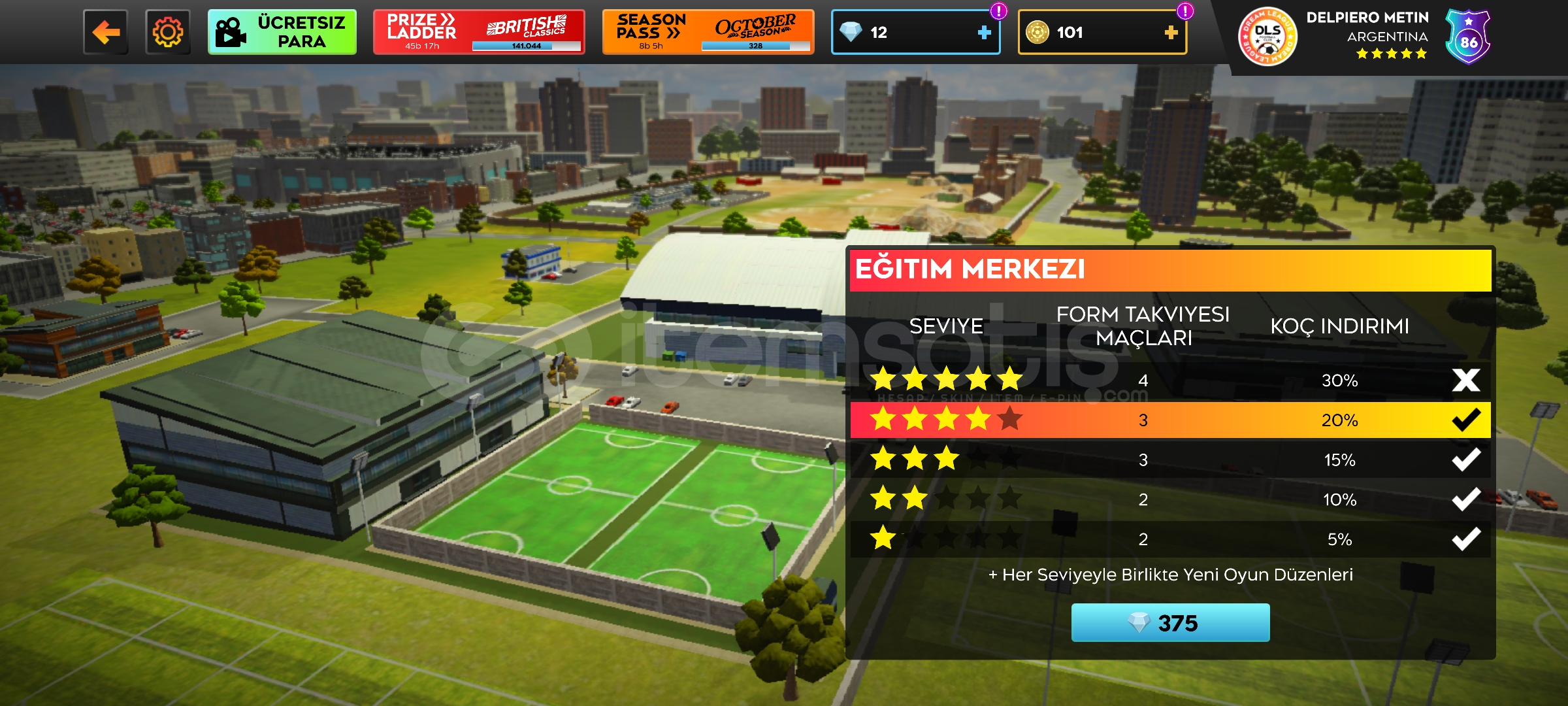Add more coins with the yellow plus
This screenshot has height=706, width=1568.
[1171, 32]
